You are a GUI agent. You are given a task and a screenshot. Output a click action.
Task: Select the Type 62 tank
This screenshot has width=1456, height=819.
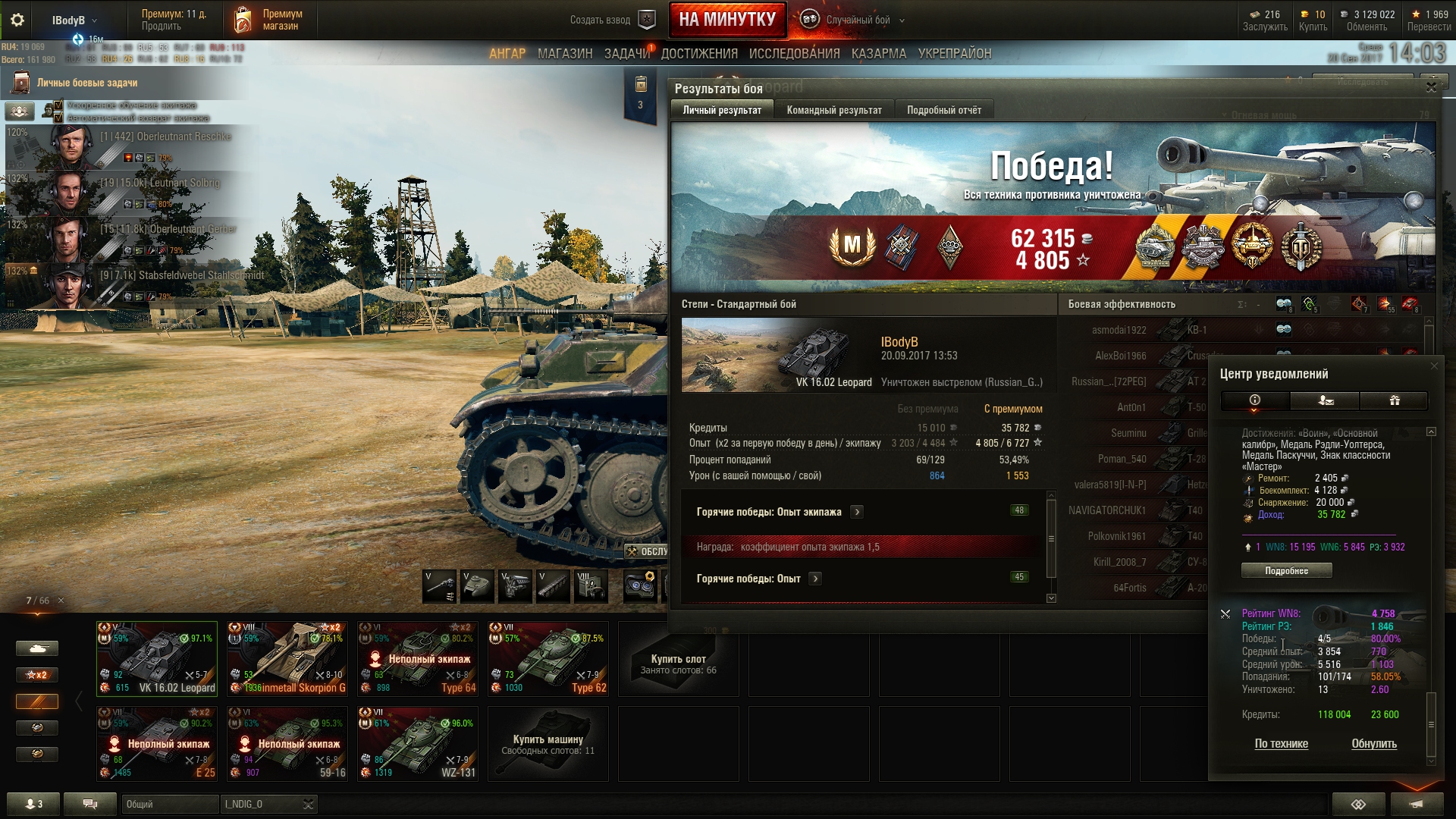point(548,658)
